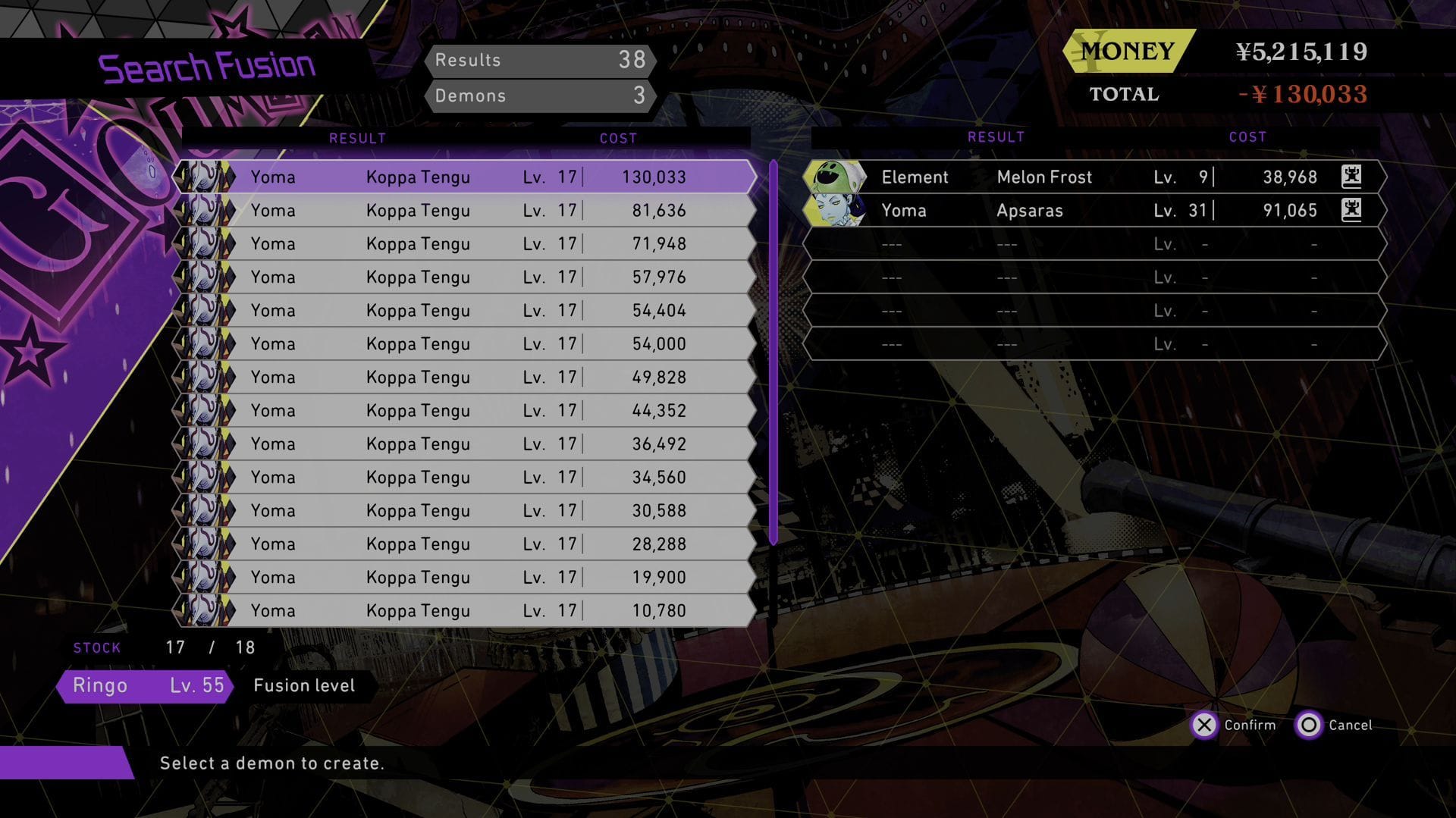Click the O Cancel prompt icon
The height and width of the screenshot is (818, 1456).
(x=1310, y=726)
